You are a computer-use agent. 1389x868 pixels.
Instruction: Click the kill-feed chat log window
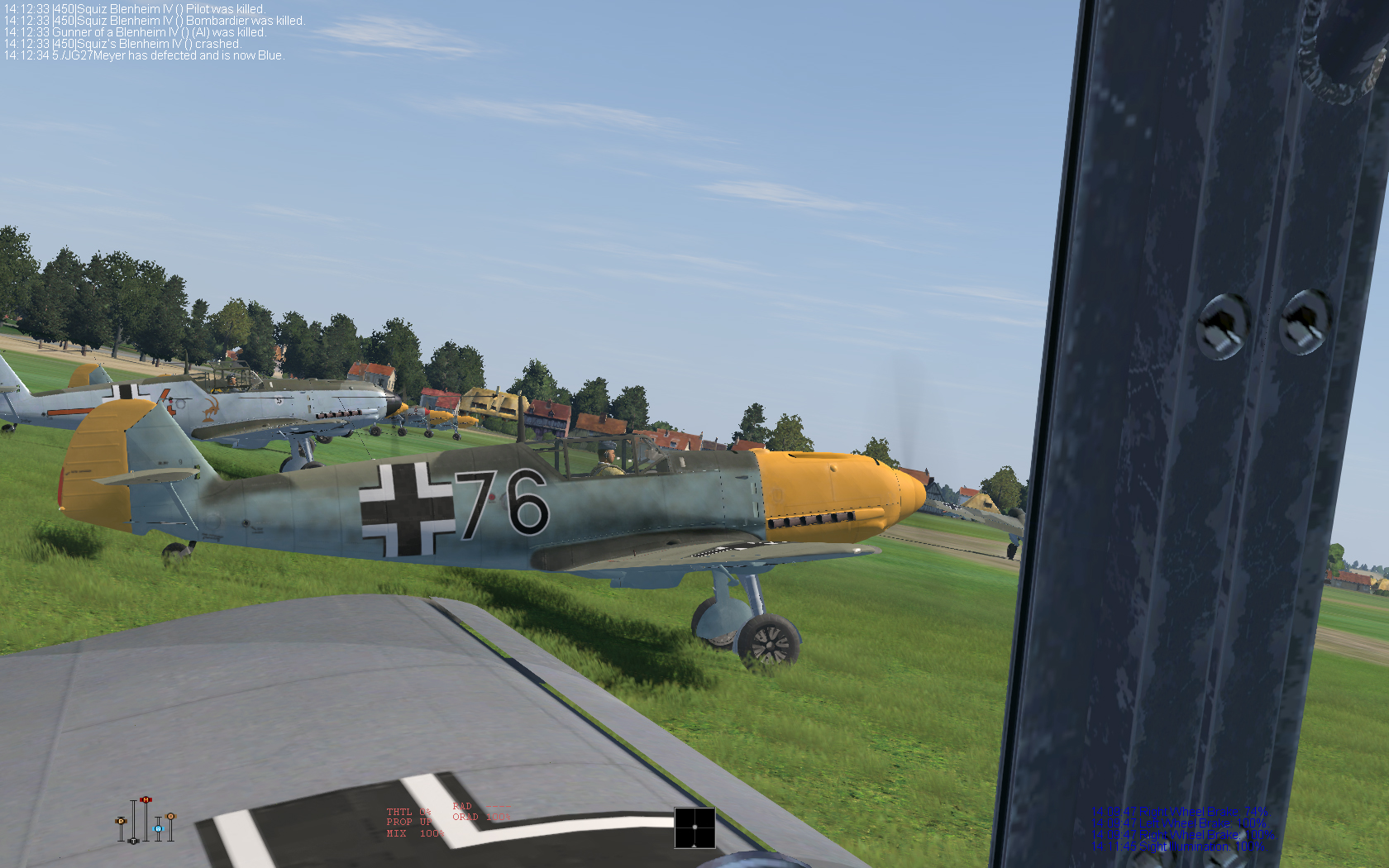pyautogui.click(x=155, y=32)
